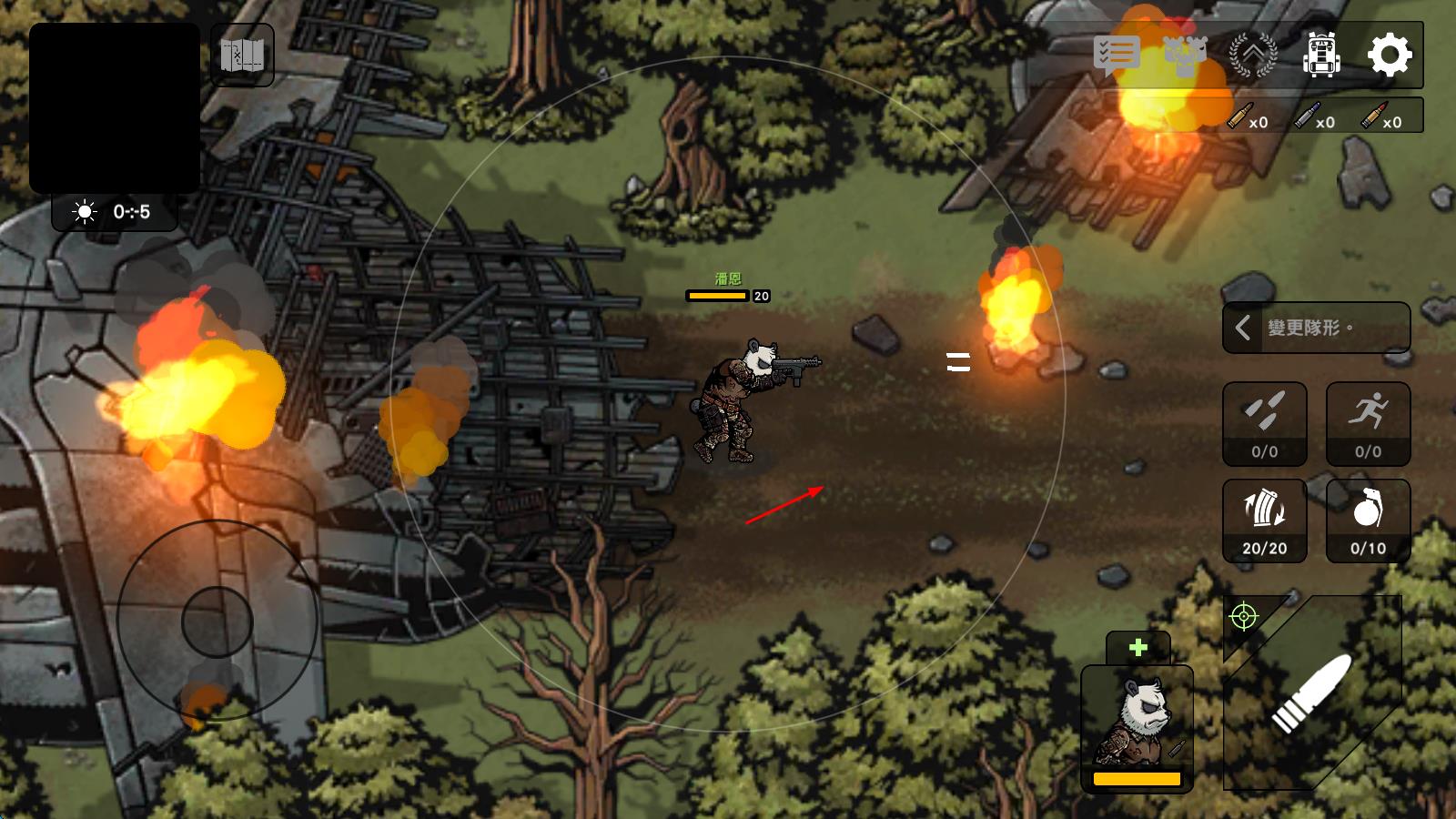Activate the sprint running skill
The width and height of the screenshot is (1456, 819).
click(x=1368, y=424)
